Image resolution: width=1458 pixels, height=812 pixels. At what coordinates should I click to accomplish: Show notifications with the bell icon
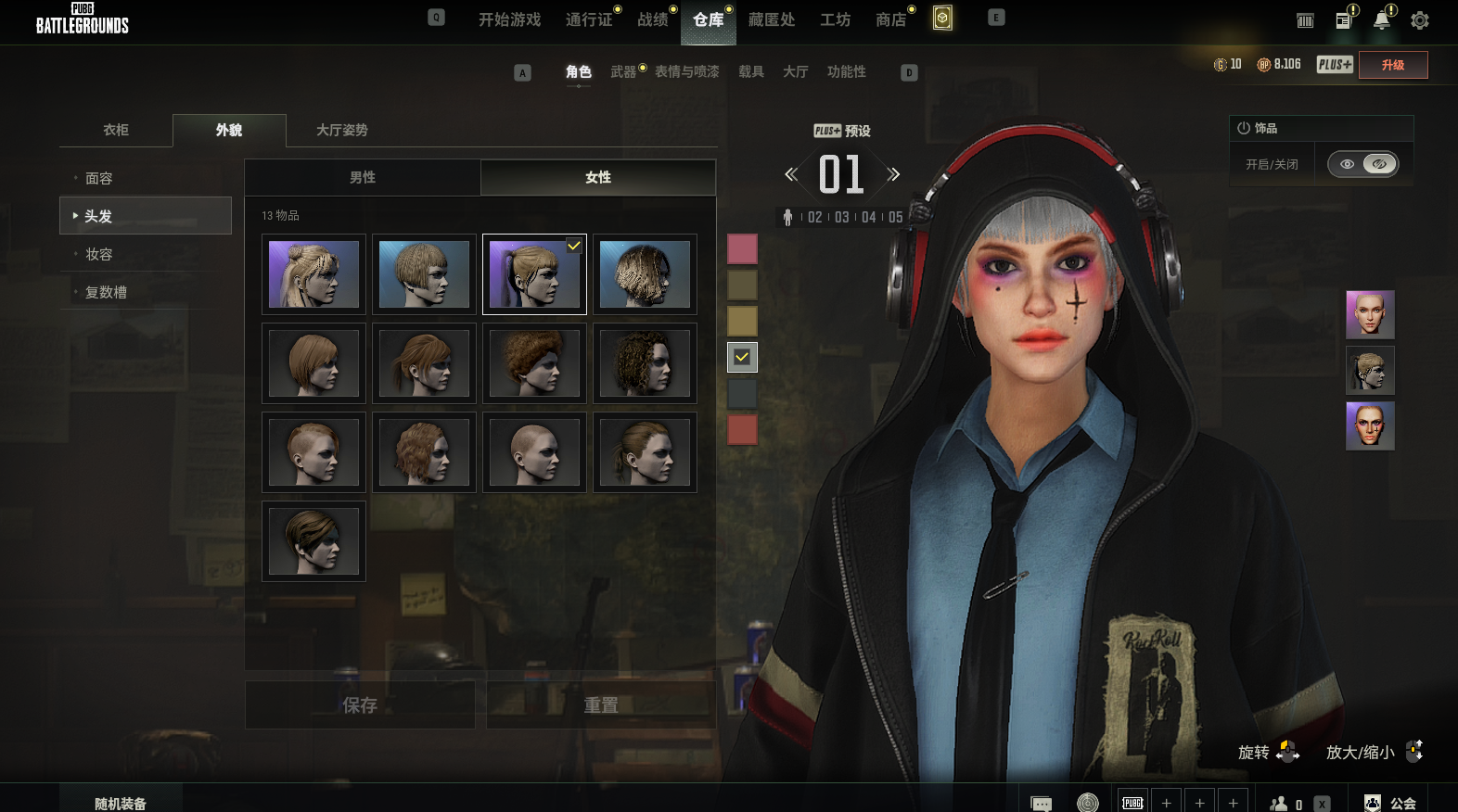coord(1381,20)
